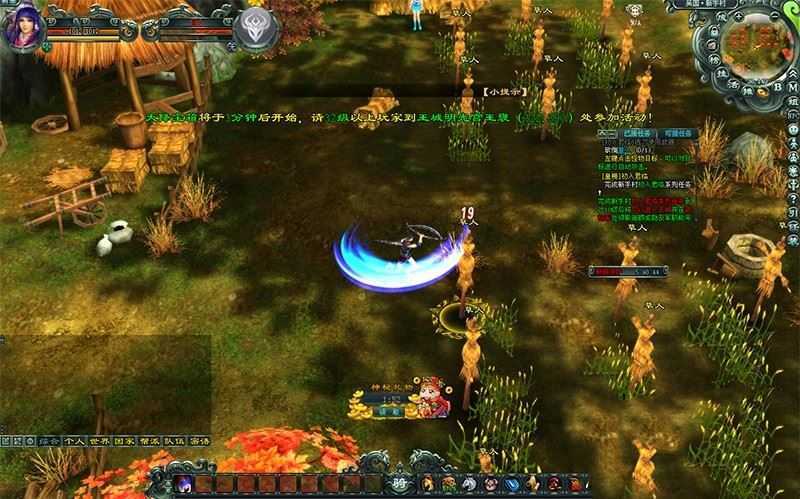The image size is (800, 499).
Task: Switch chat to the 个人 tab
Action: pyautogui.click(x=74, y=439)
